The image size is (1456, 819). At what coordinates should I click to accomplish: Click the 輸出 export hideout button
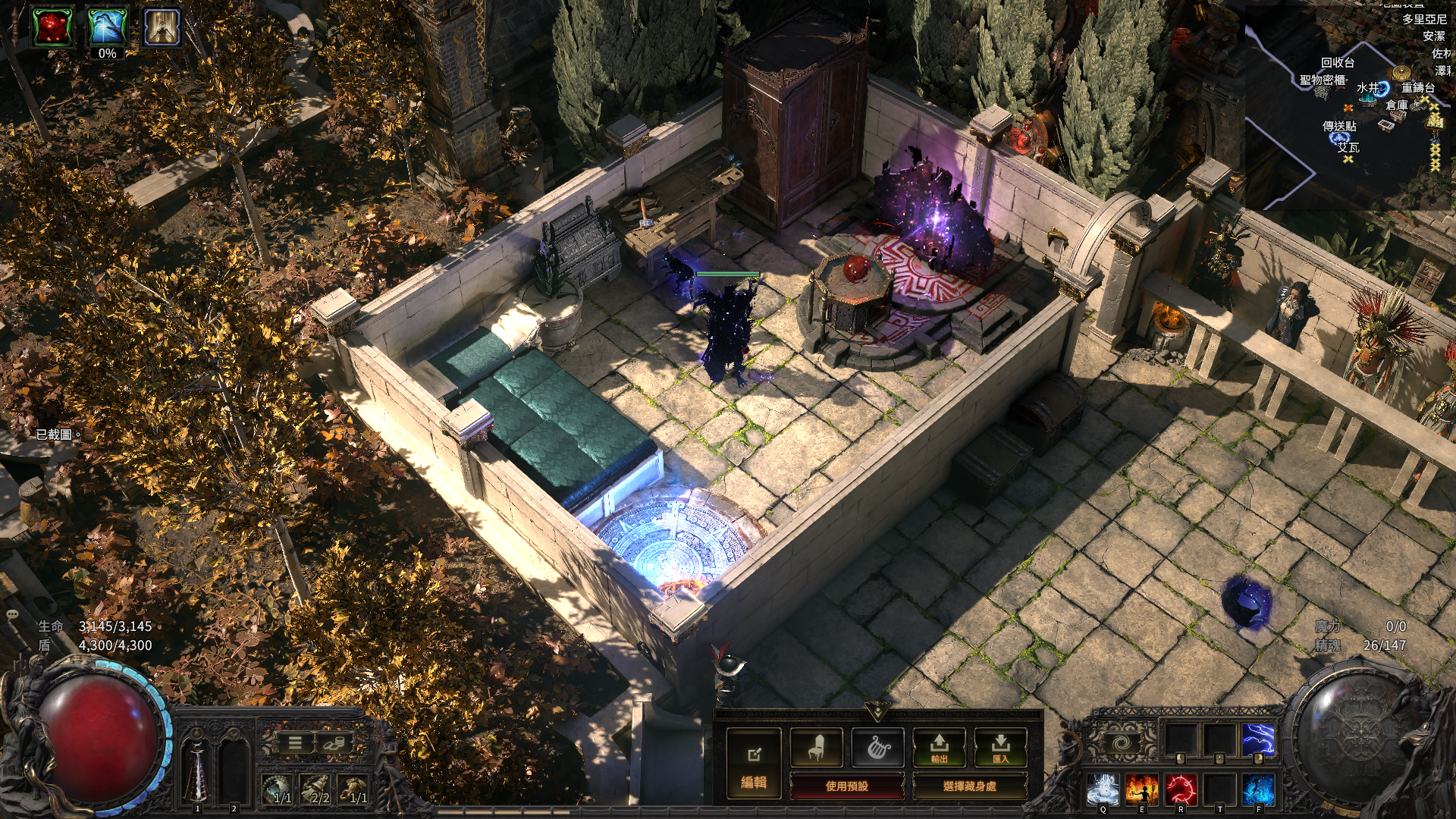(939, 748)
